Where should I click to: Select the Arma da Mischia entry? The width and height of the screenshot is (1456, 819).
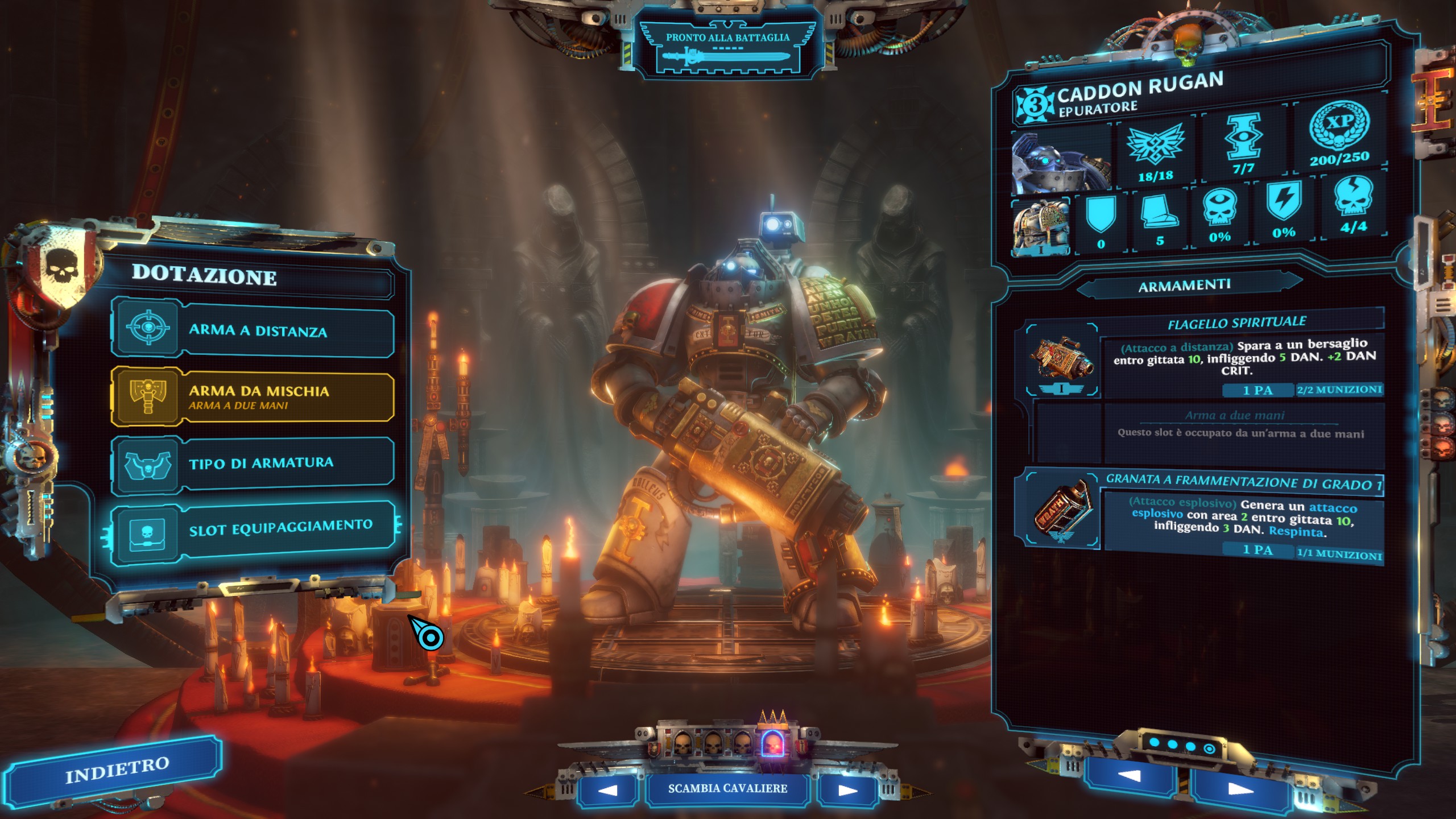pyautogui.click(x=253, y=396)
